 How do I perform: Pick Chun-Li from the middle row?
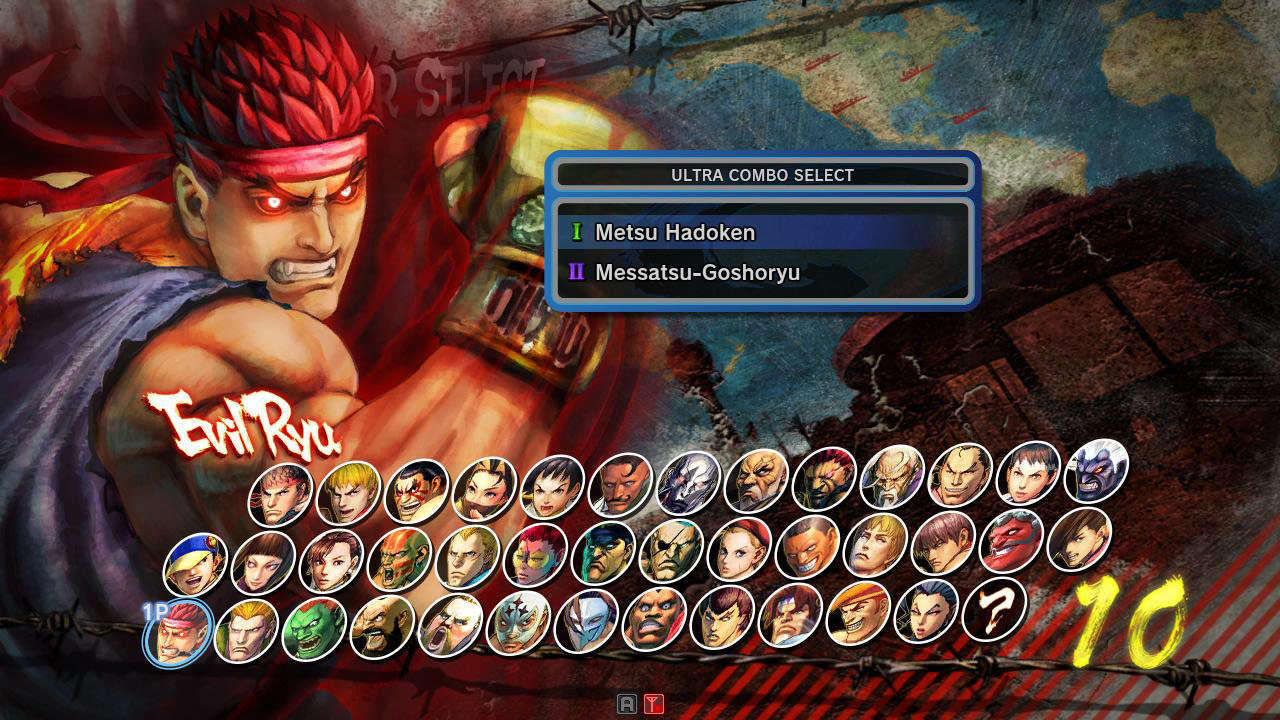tap(327, 563)
